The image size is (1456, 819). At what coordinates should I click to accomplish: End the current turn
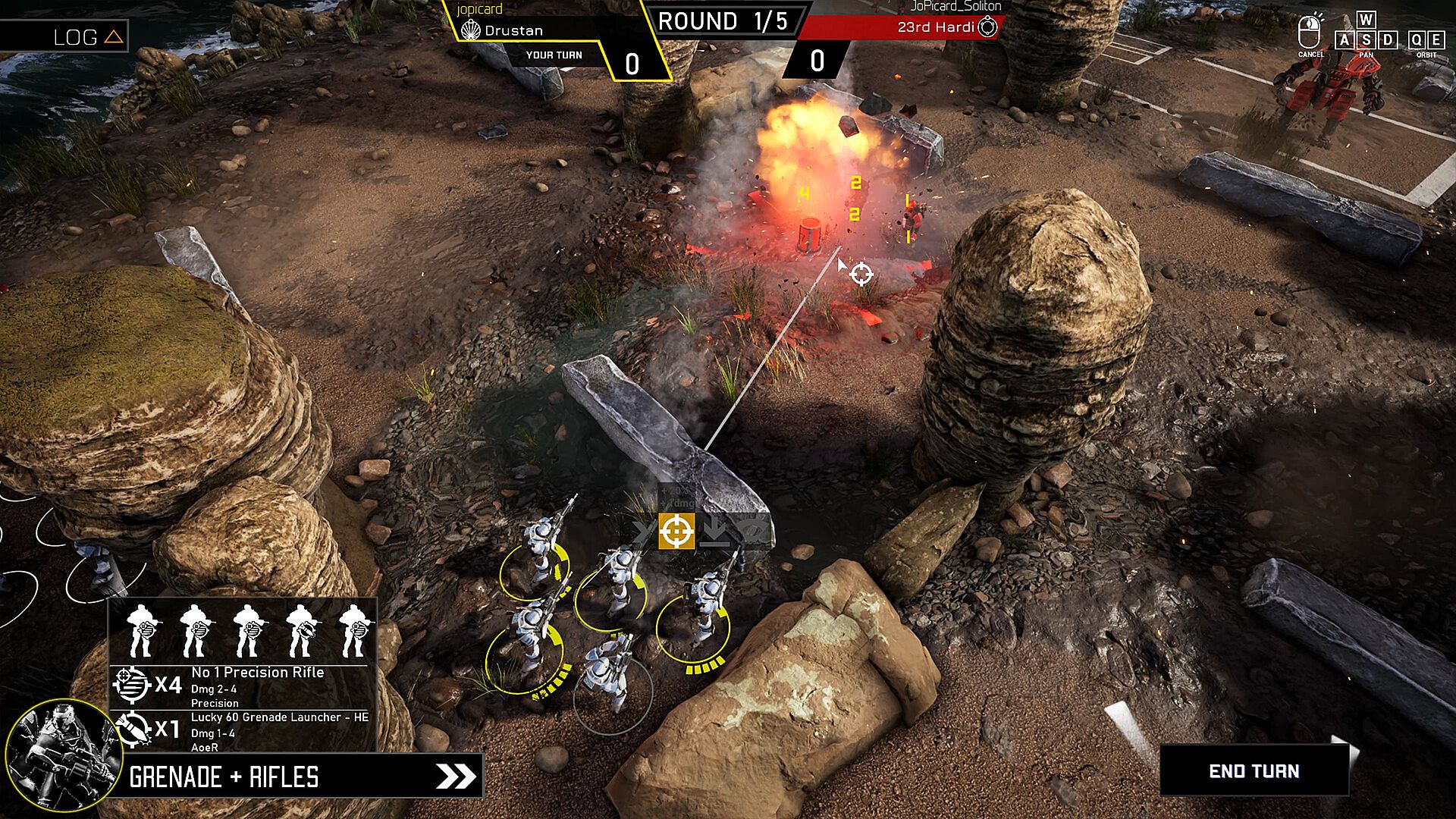pos(1254,770)
